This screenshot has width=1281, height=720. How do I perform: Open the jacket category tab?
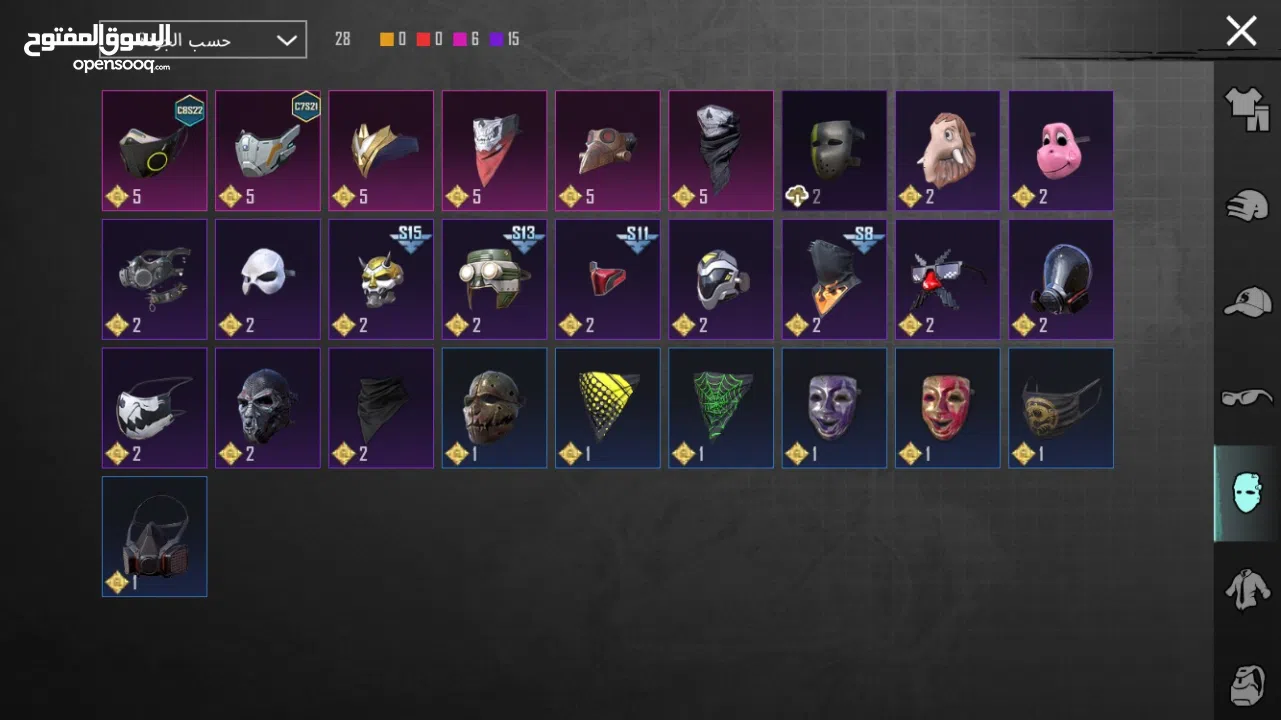(1246, 589)
